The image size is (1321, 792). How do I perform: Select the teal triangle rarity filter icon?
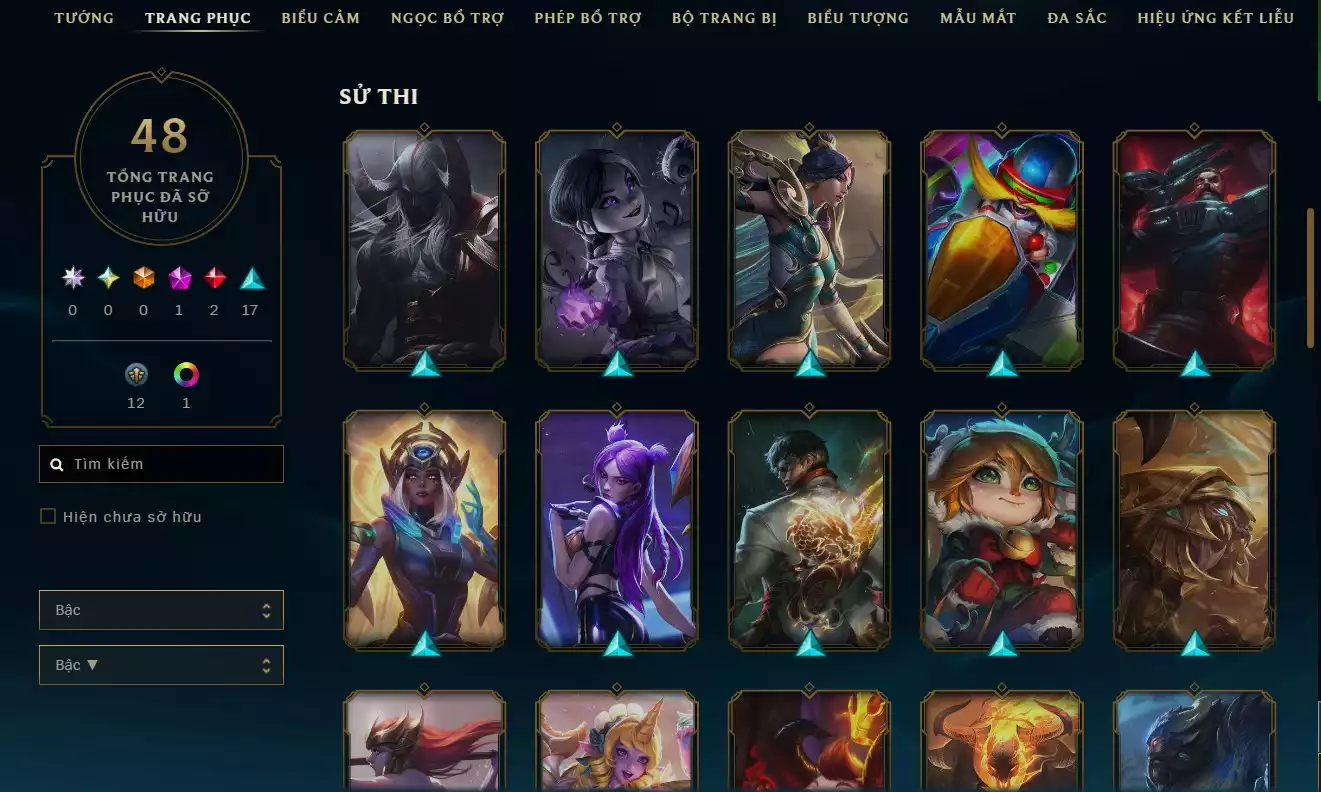point(251,280)
